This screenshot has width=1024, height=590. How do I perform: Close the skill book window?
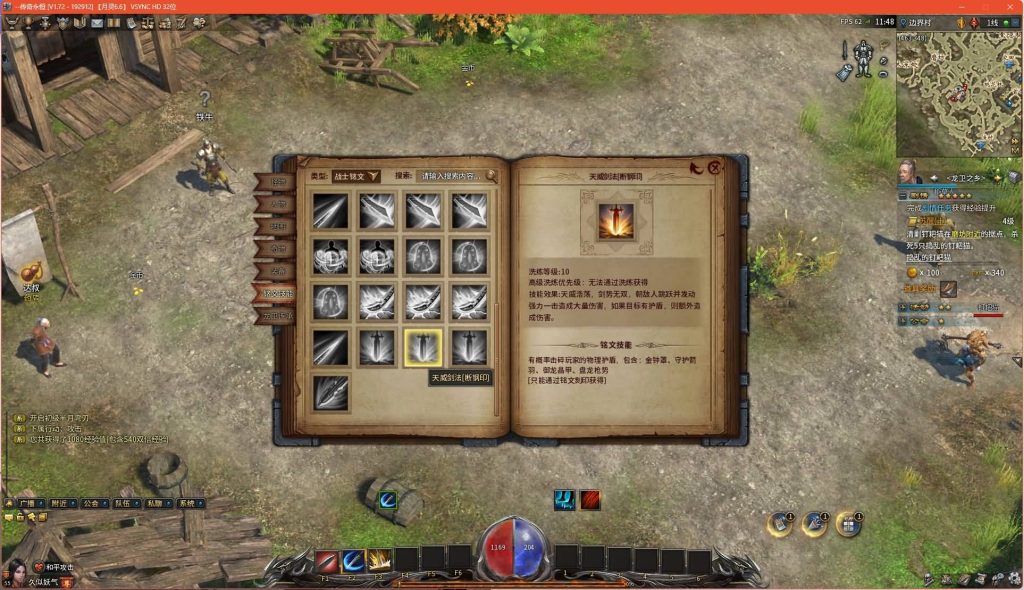point(714,168)
